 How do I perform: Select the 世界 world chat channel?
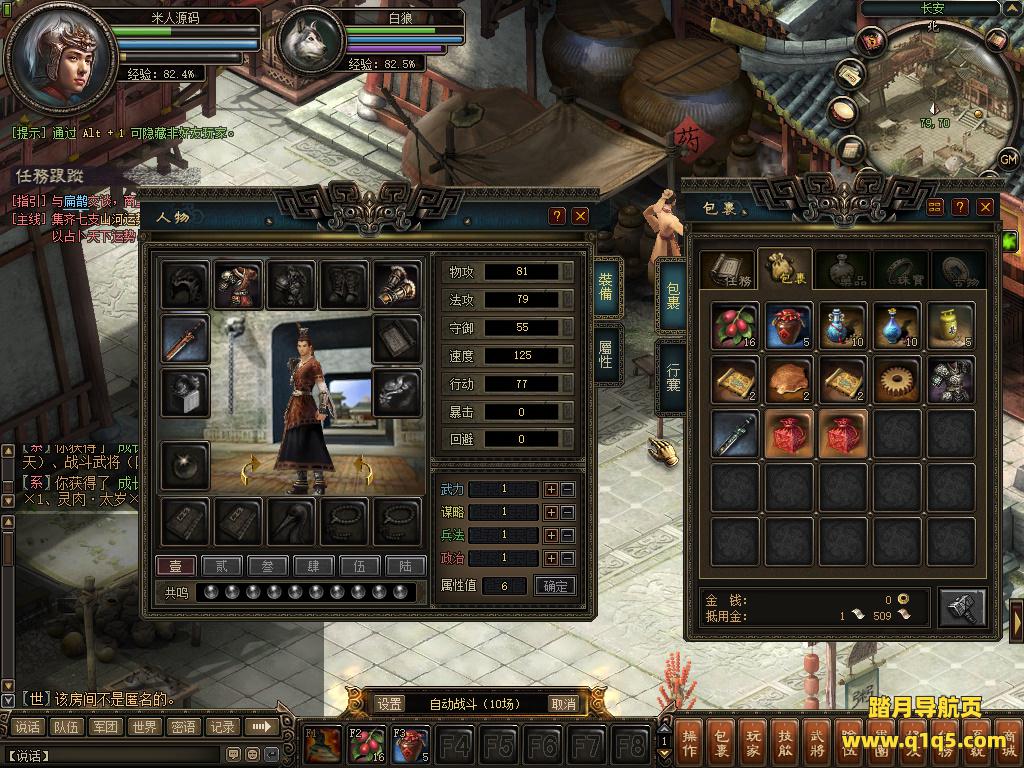[144, 727]
